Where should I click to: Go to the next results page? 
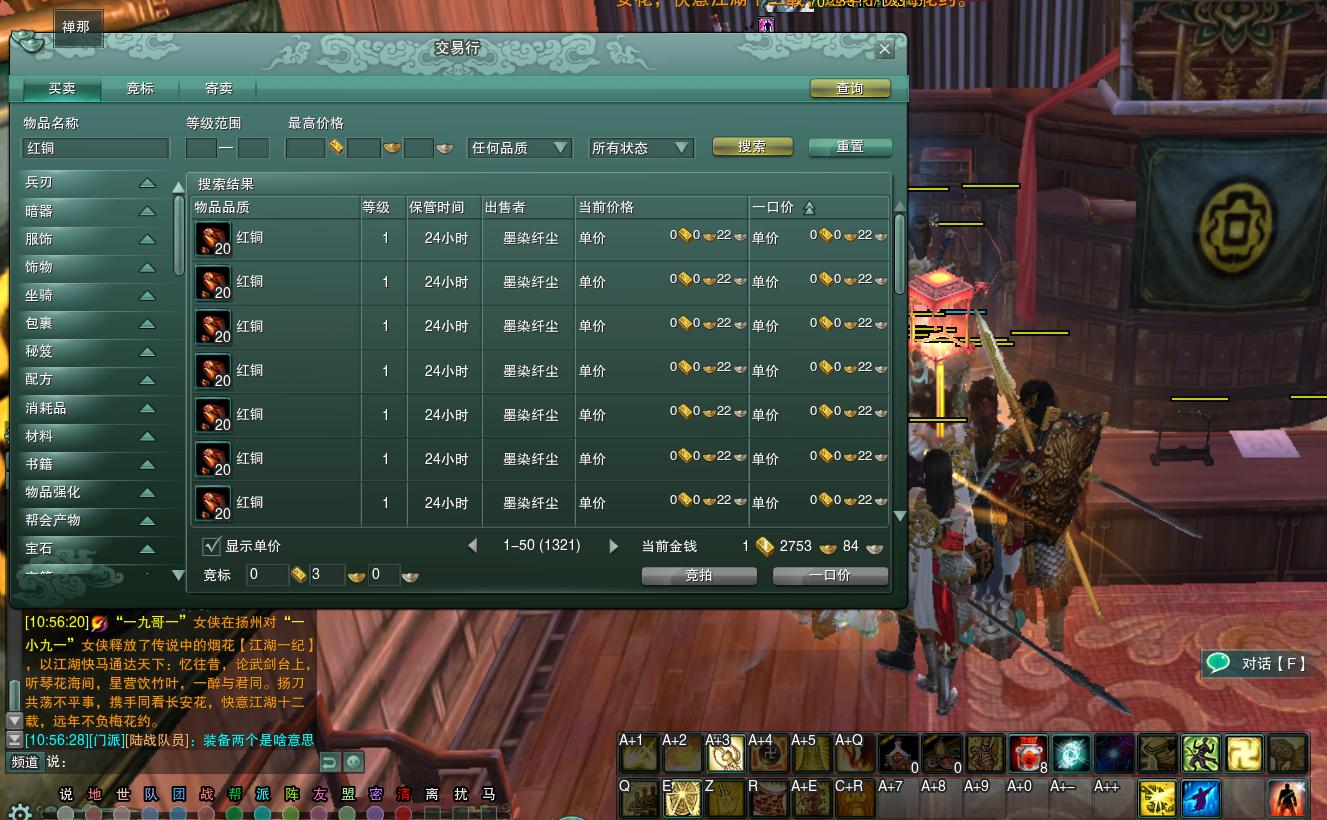coord(613,546)
